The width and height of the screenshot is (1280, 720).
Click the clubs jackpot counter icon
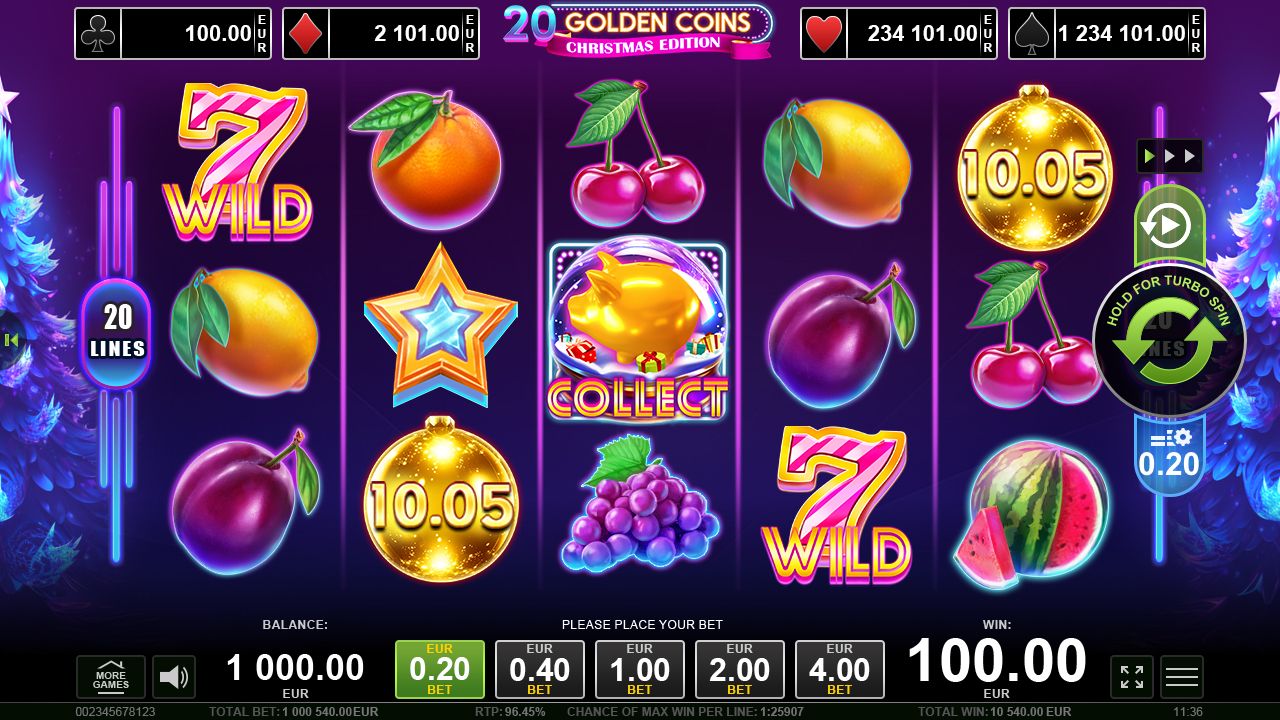[96, 33]
